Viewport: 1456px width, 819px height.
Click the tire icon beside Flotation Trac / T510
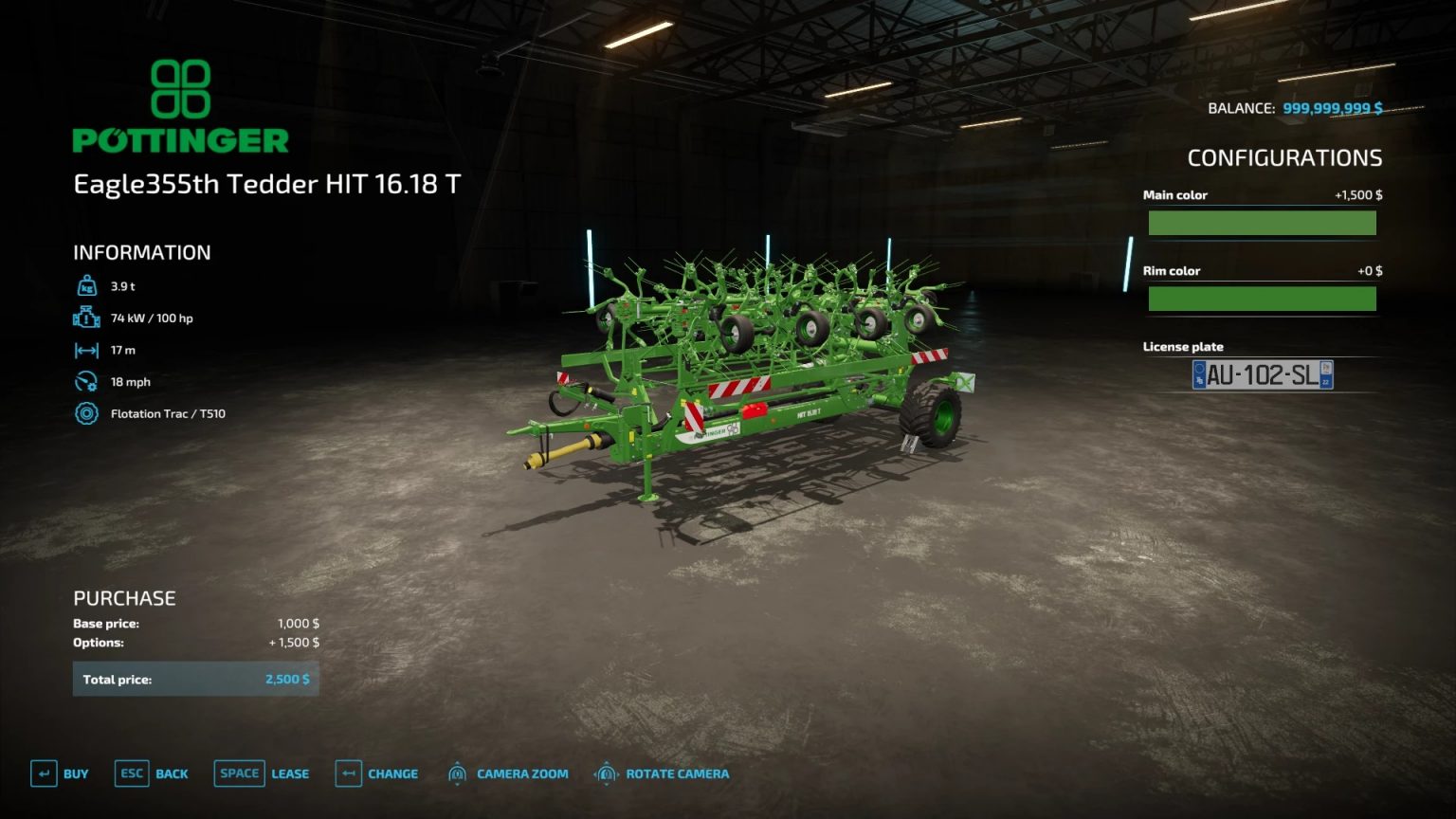coord(86,413)
